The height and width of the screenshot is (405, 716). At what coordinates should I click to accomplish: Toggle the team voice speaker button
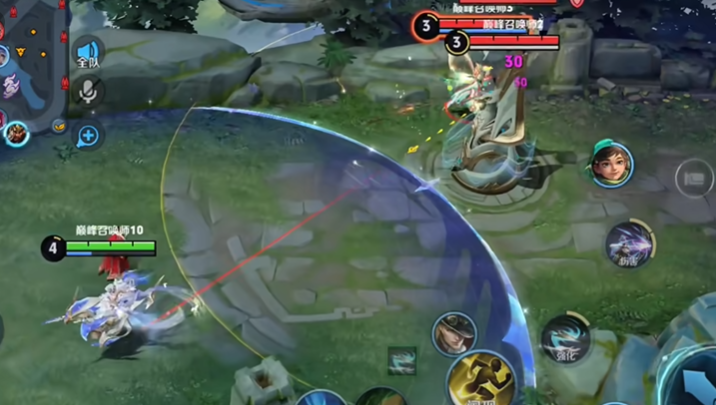(x=89, y=53)
